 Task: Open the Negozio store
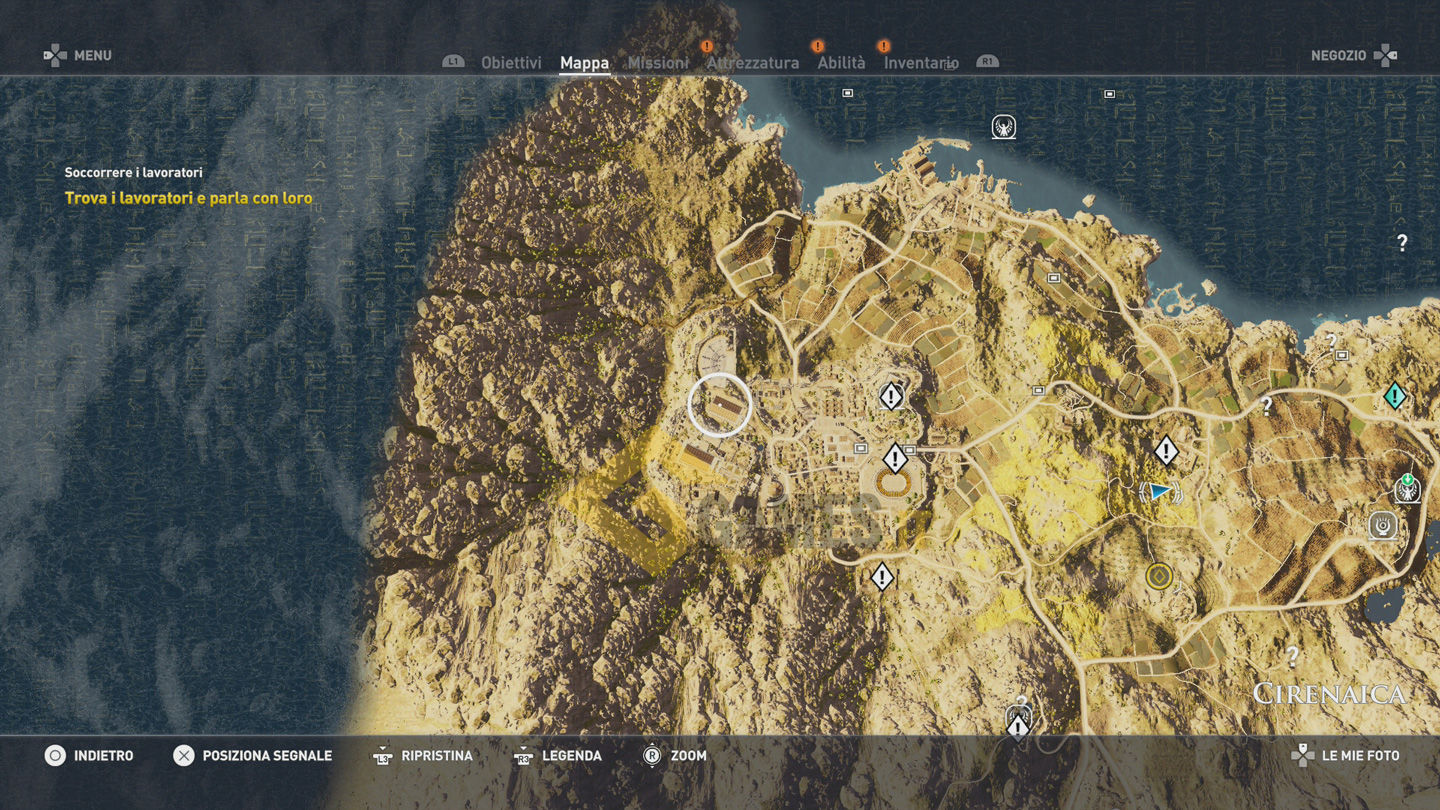(x=1352, y=56)
